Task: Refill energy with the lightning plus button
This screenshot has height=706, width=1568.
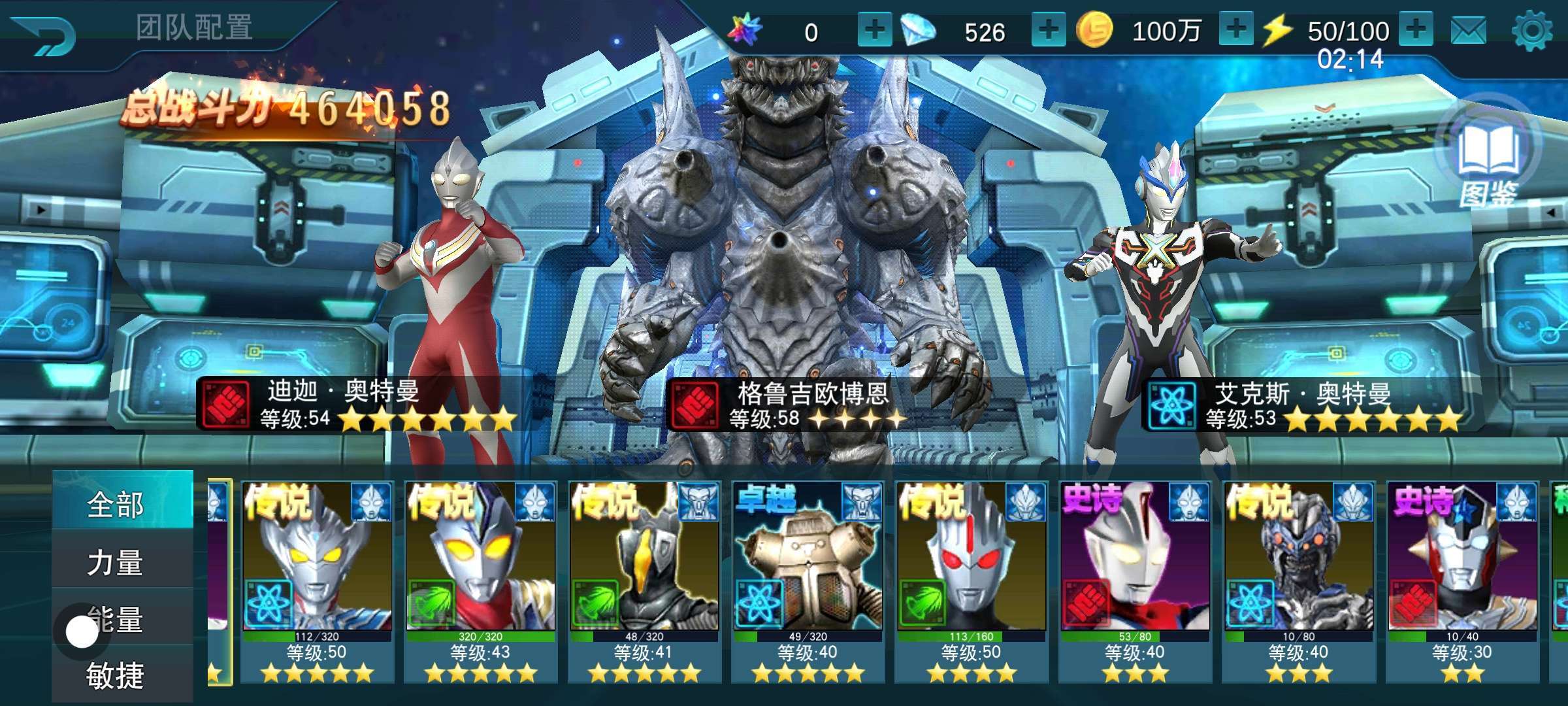Action: tap(1416, 30)
